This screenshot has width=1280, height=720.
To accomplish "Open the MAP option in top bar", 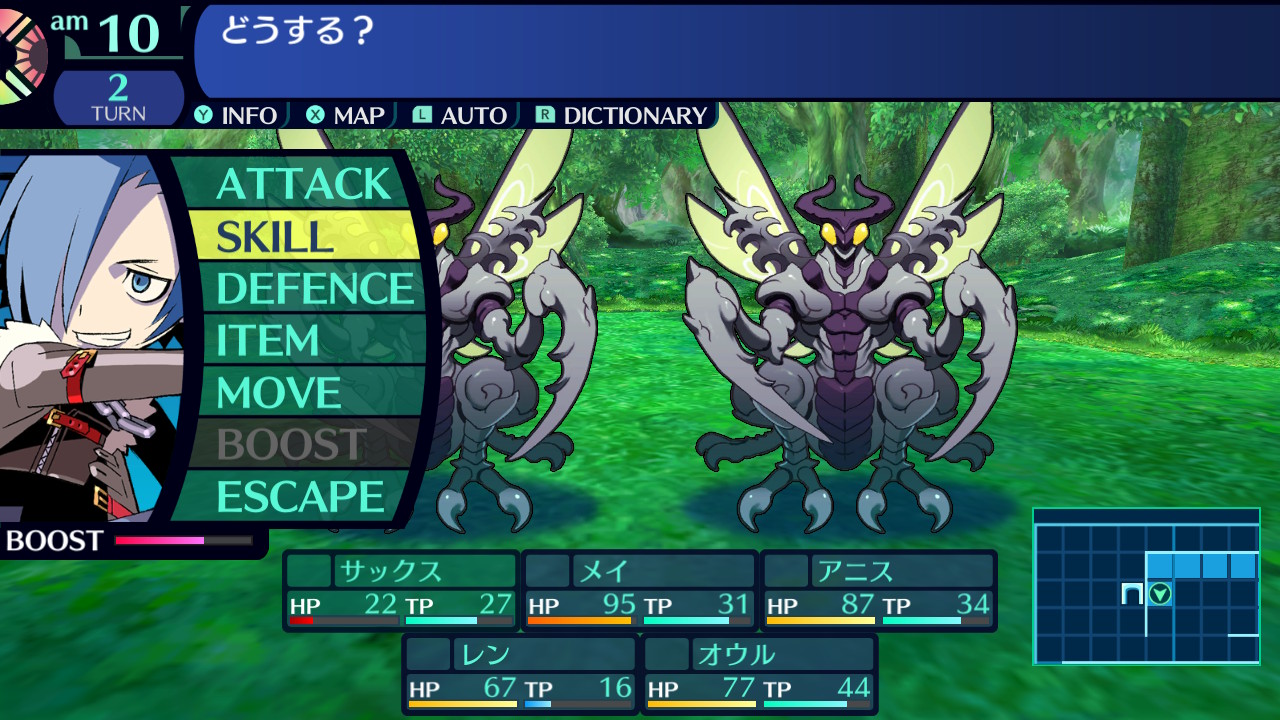I will (x=346, y=115).
